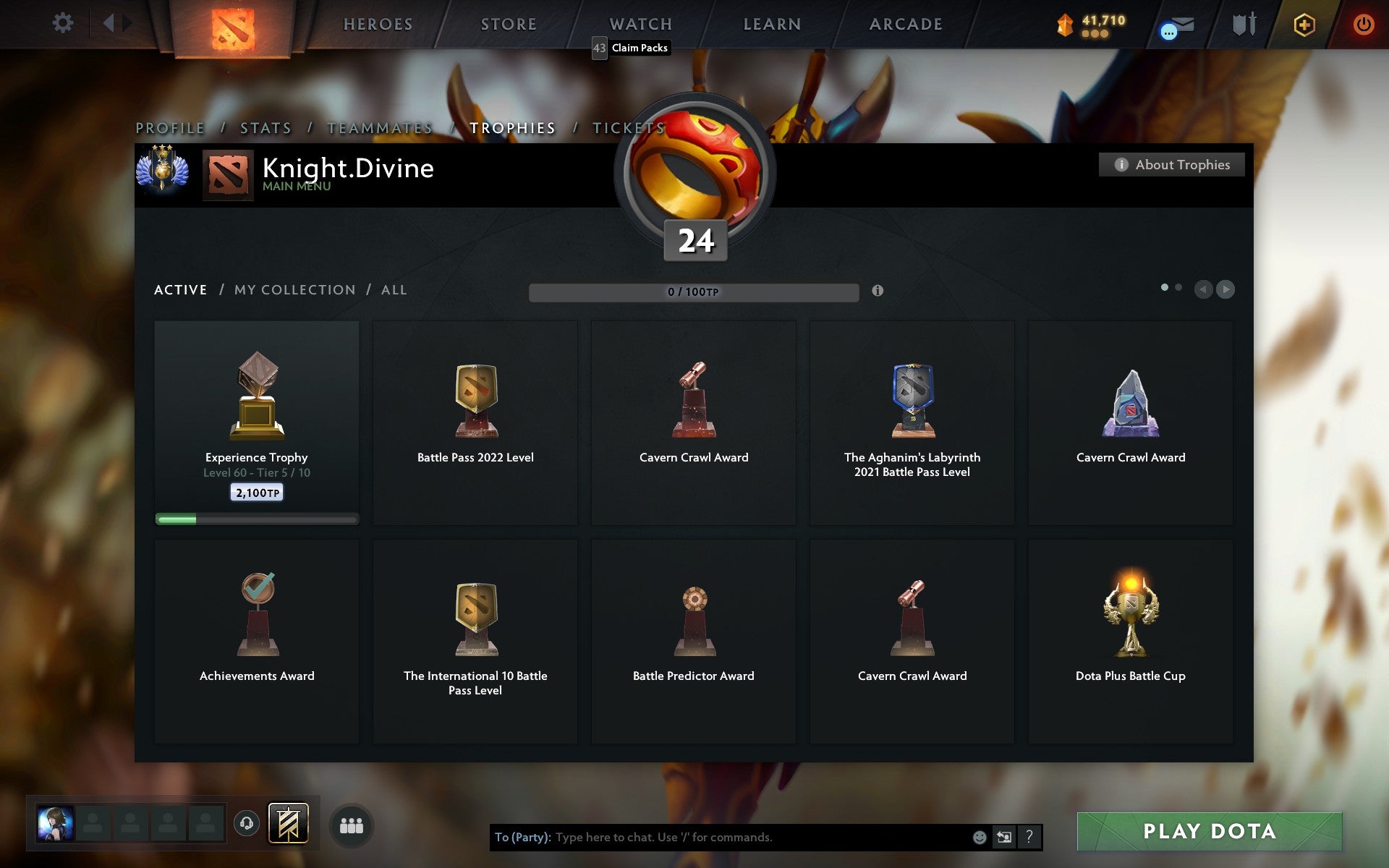Click the Claim Packs notification
The width and height of the screenshot is (1389, 868).
(x=632, y=48)
